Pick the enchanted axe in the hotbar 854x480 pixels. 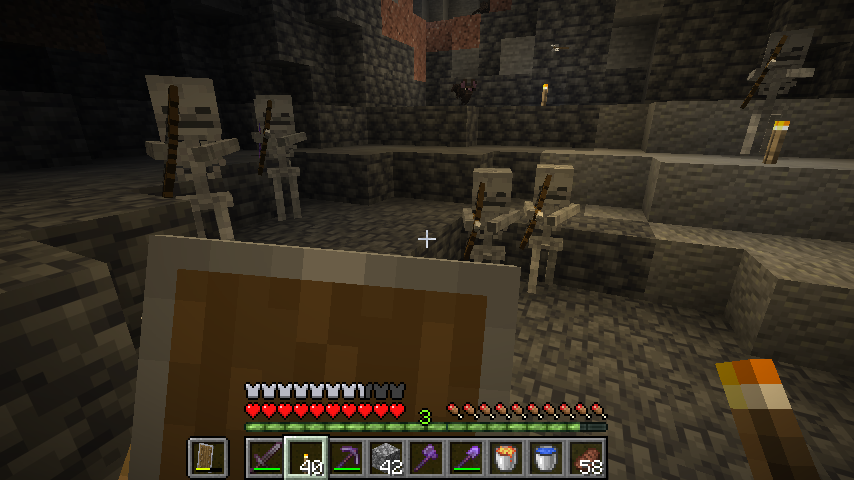[425, 458]
